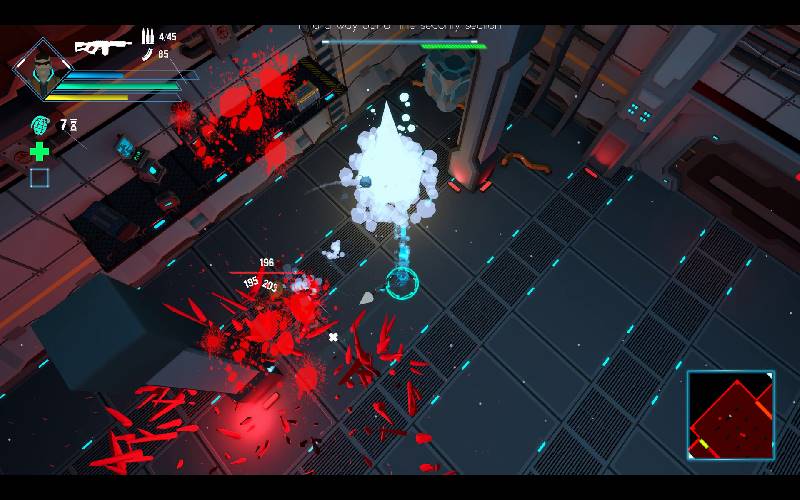Click the objective text at top
The width and height of the screenshot is (800, 500).
pos(400,26)
